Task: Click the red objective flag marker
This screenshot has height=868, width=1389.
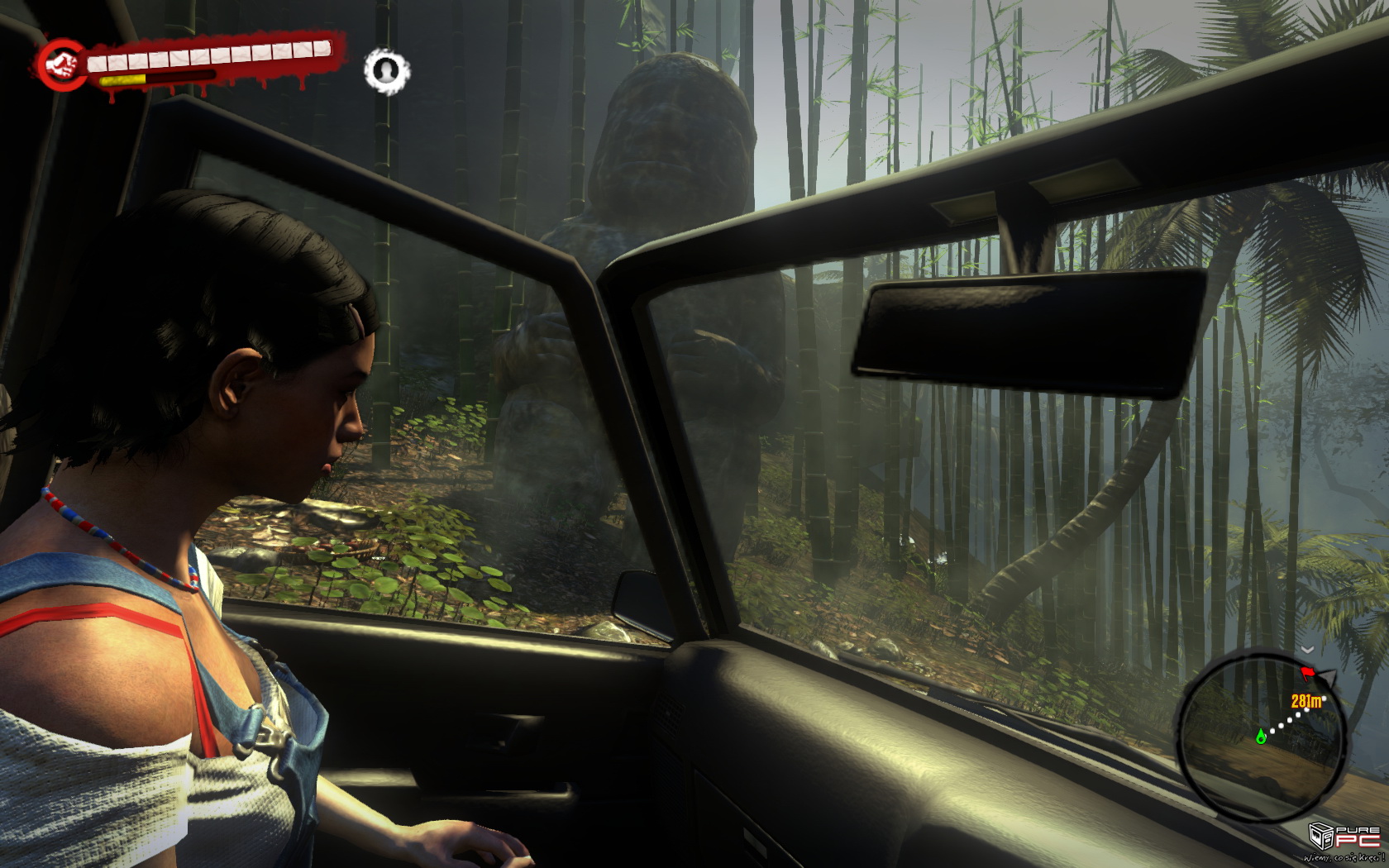Action: (x=1308, y=674)
